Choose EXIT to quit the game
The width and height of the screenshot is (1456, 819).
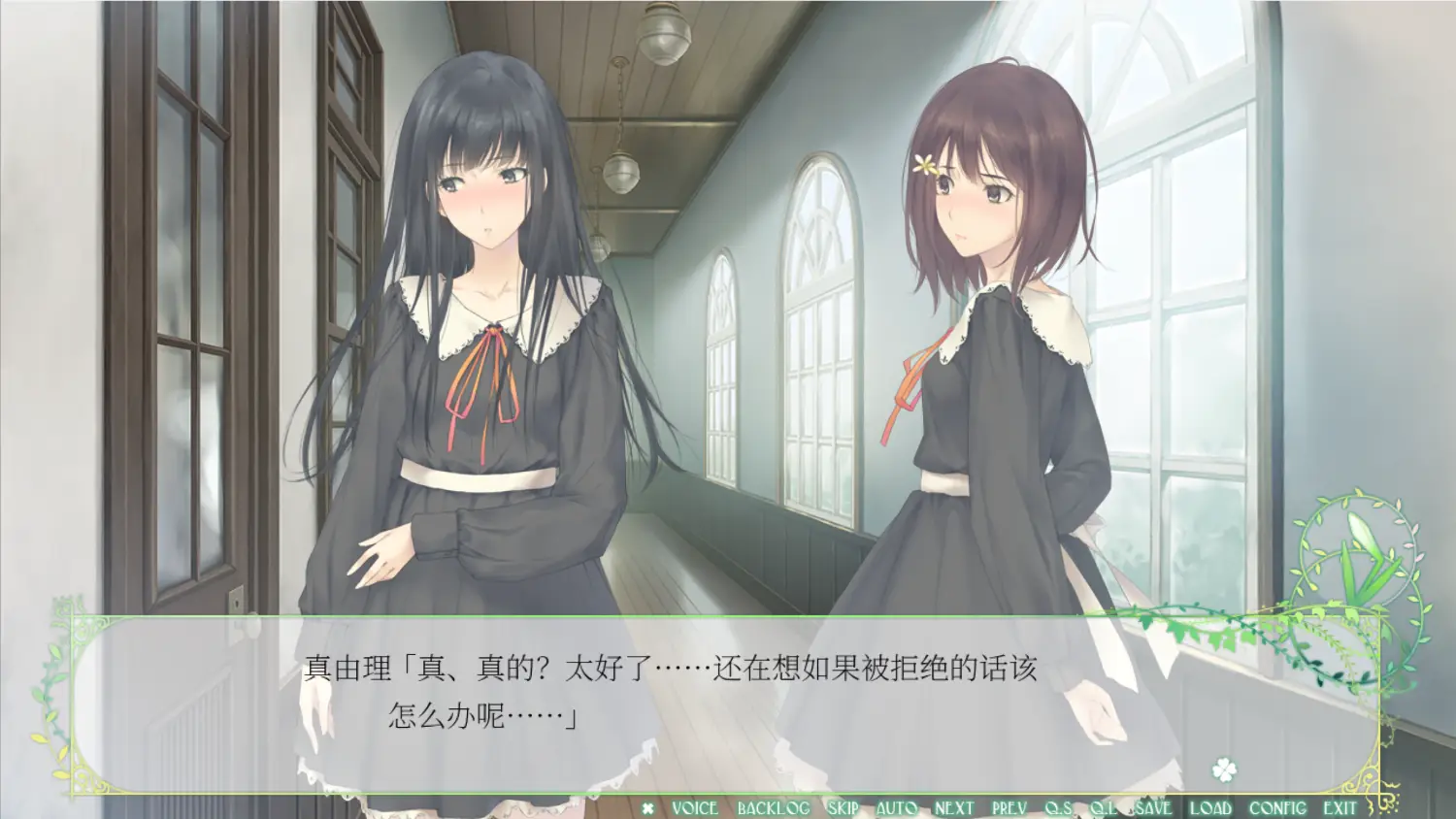tap(1340, 808)
